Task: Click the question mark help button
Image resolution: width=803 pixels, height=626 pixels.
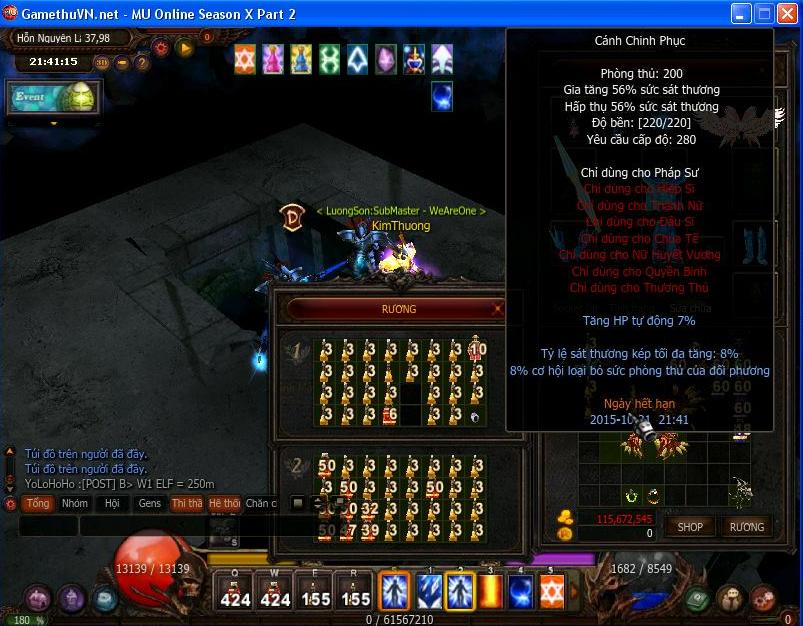Action: click(x=142, y=62)
